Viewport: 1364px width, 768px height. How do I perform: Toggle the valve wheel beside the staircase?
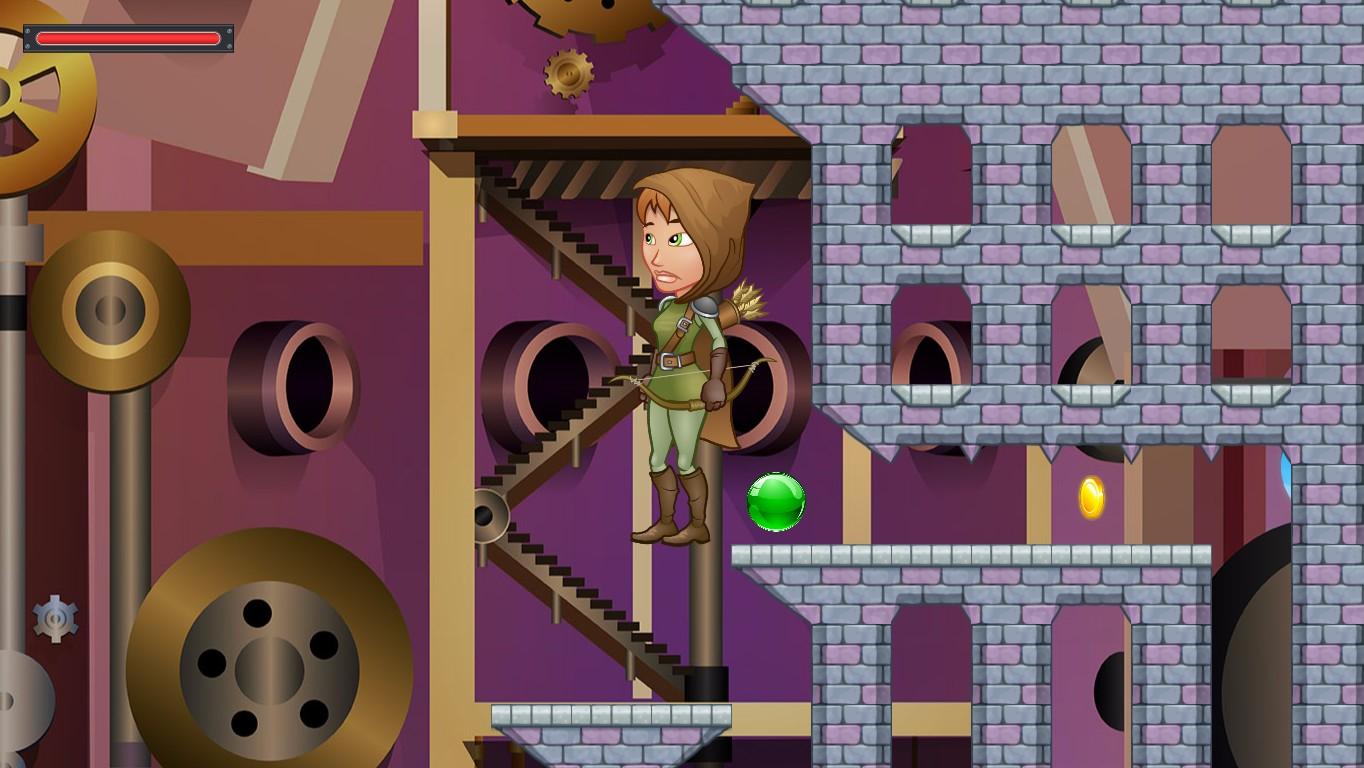tap(492, 515)
